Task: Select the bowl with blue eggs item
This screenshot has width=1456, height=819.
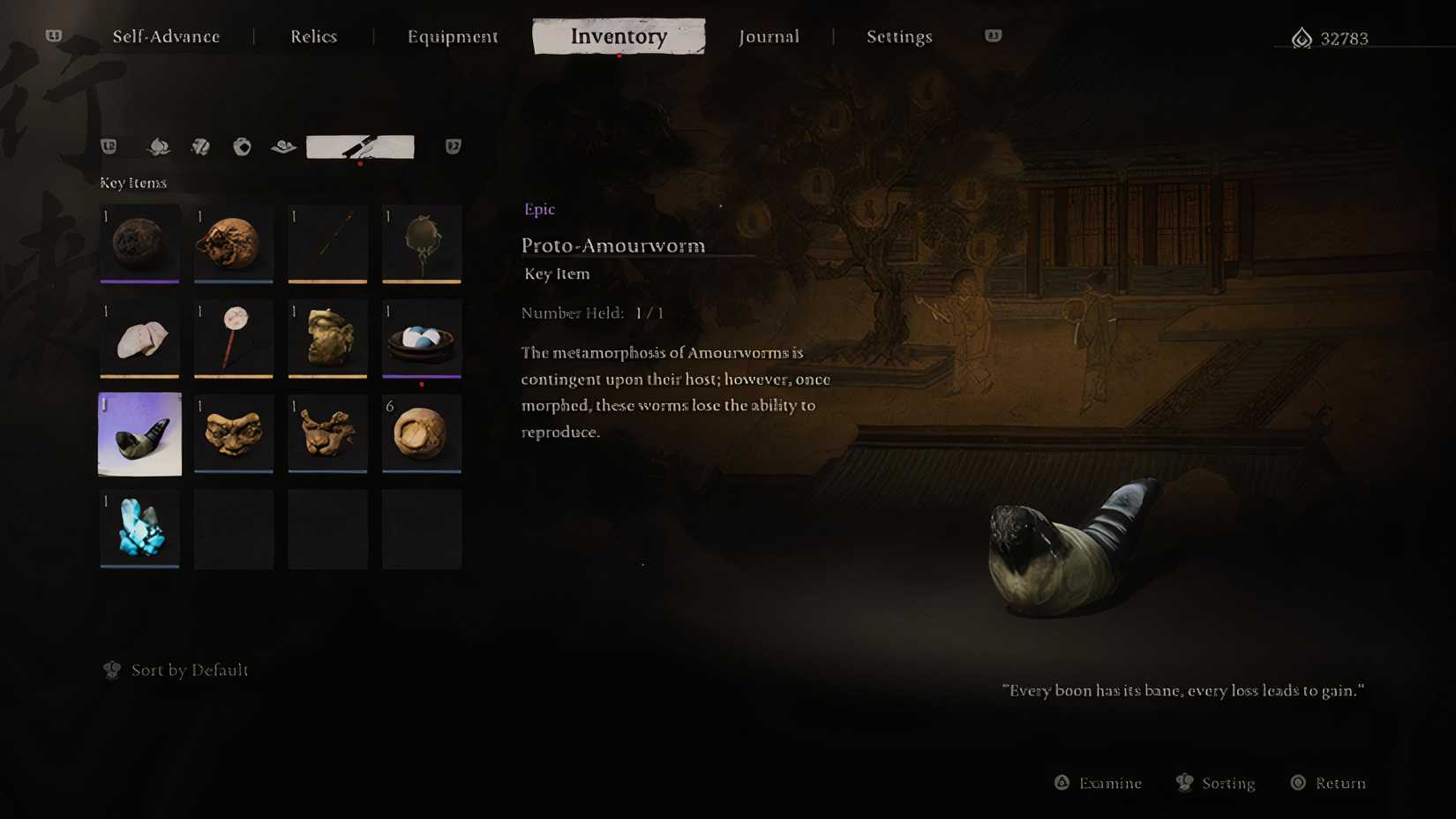Action: pyautogui.click(x=421, y=339)
